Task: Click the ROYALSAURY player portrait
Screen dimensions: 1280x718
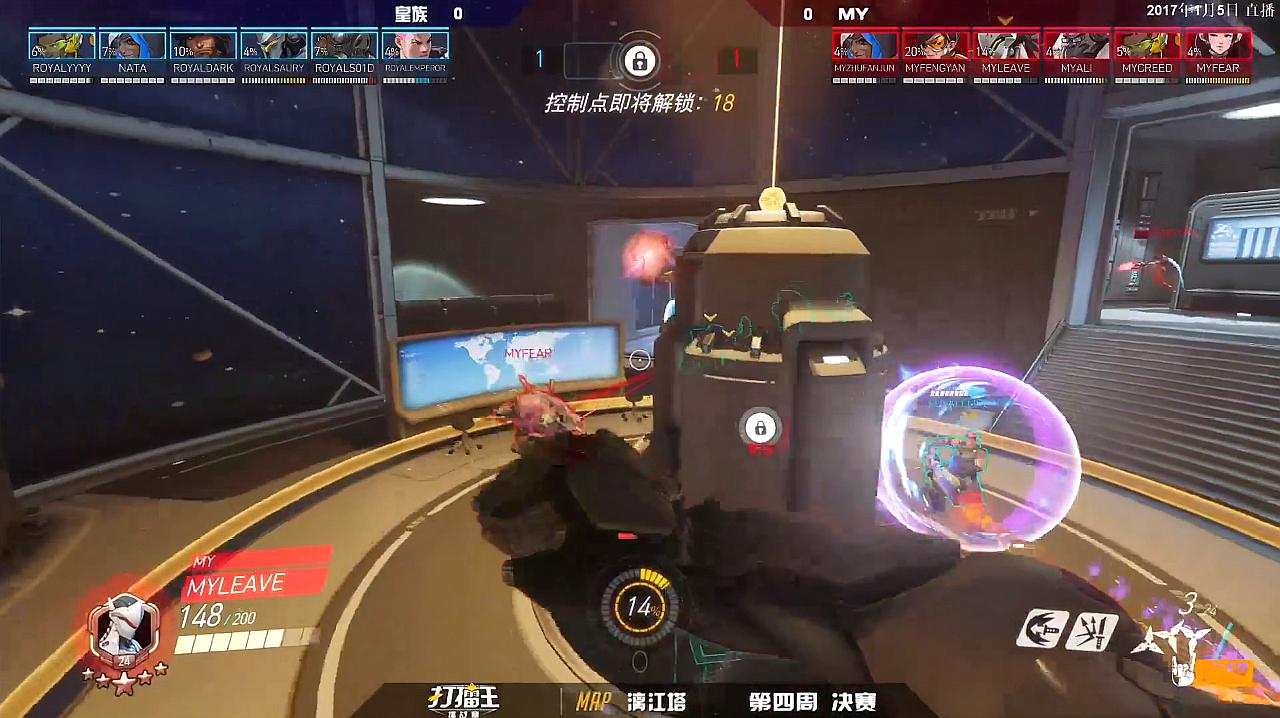Action: click(x=274, y=46)
